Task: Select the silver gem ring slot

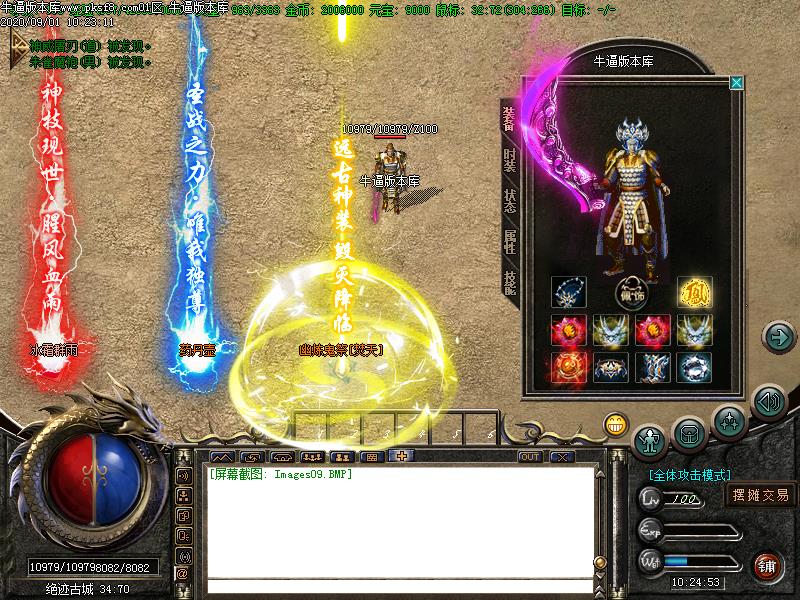Action: point(693,367)
